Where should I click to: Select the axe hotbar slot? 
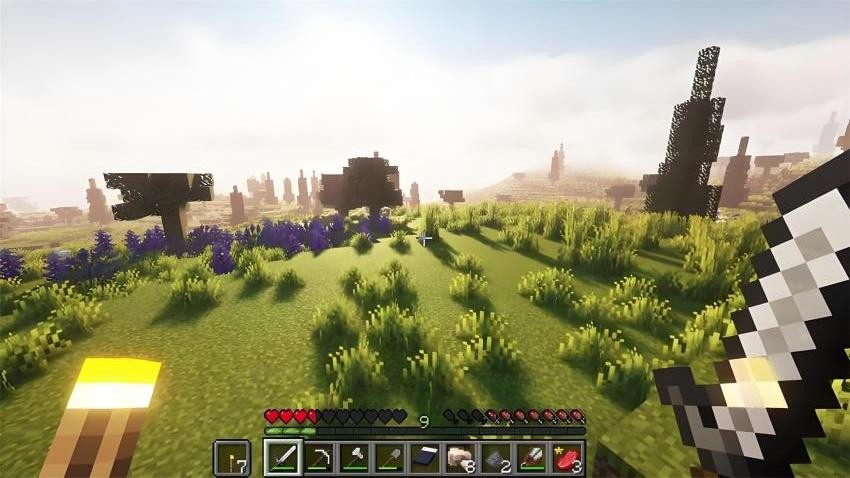coord(355,458)
